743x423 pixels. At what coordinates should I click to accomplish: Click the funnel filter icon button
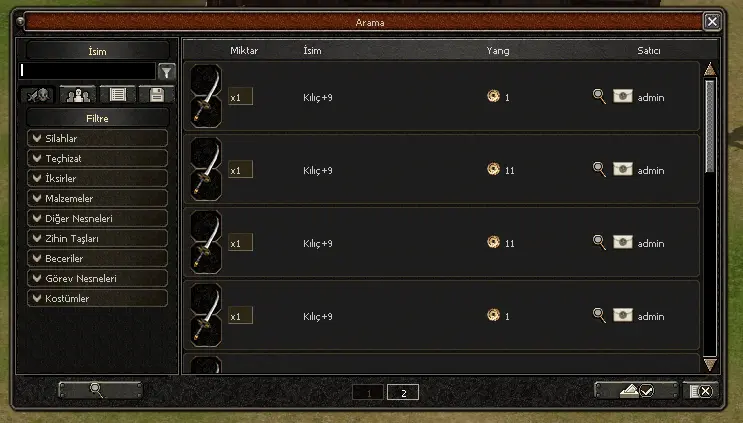(167, 71)
